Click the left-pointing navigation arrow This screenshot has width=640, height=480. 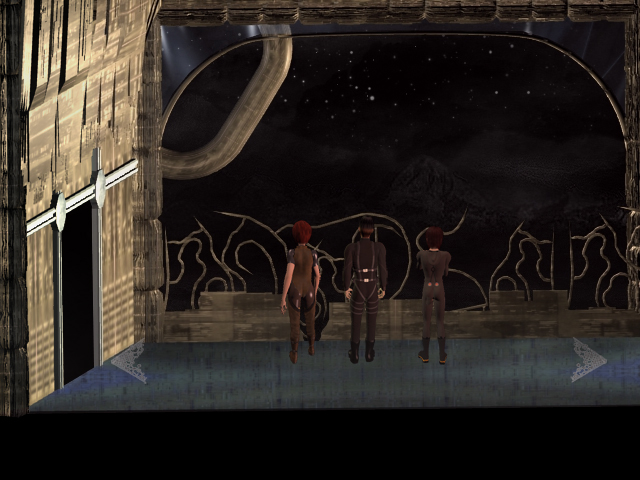tap(129, 361)
